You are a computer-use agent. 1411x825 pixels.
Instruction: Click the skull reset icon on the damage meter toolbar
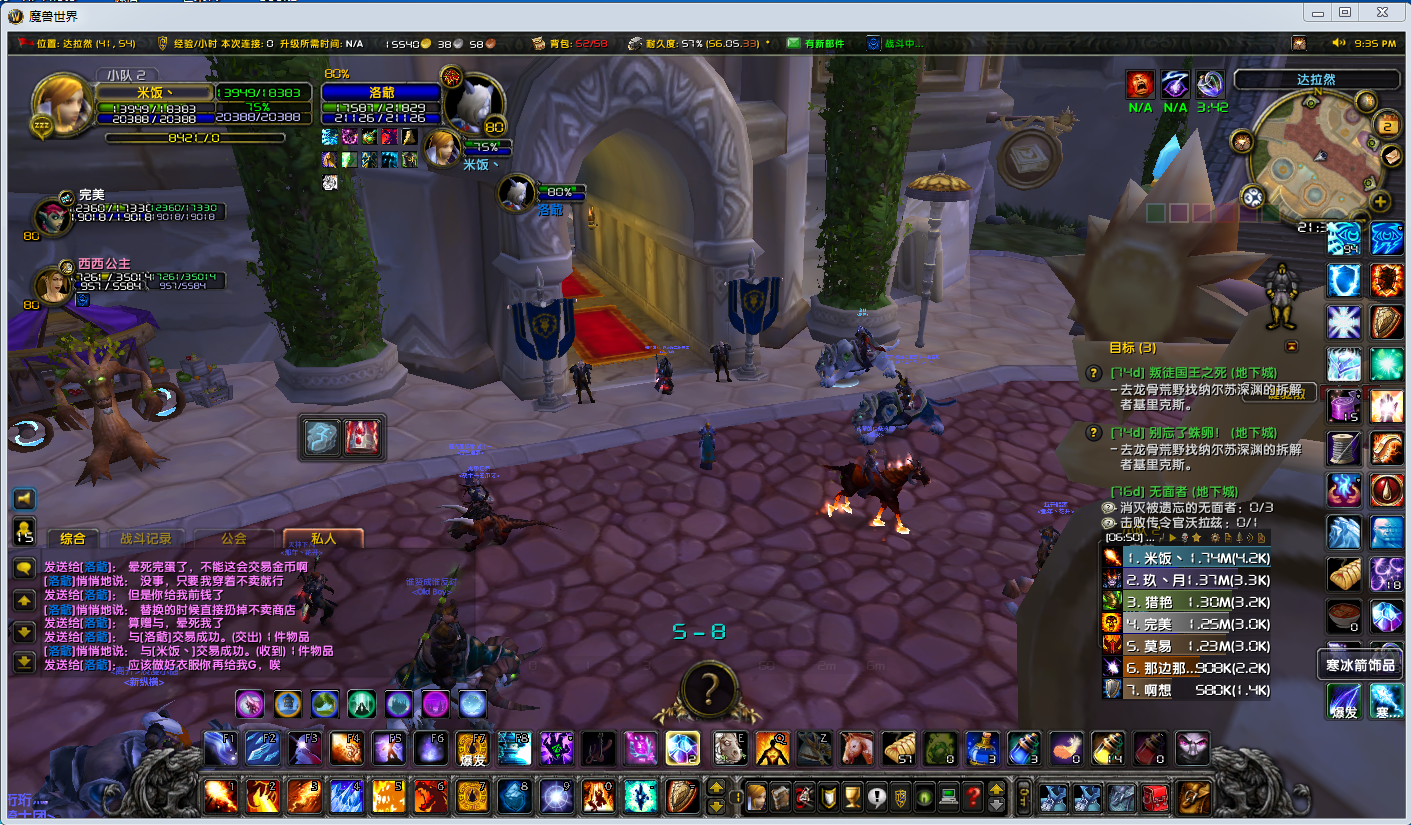coord(1185,538)
